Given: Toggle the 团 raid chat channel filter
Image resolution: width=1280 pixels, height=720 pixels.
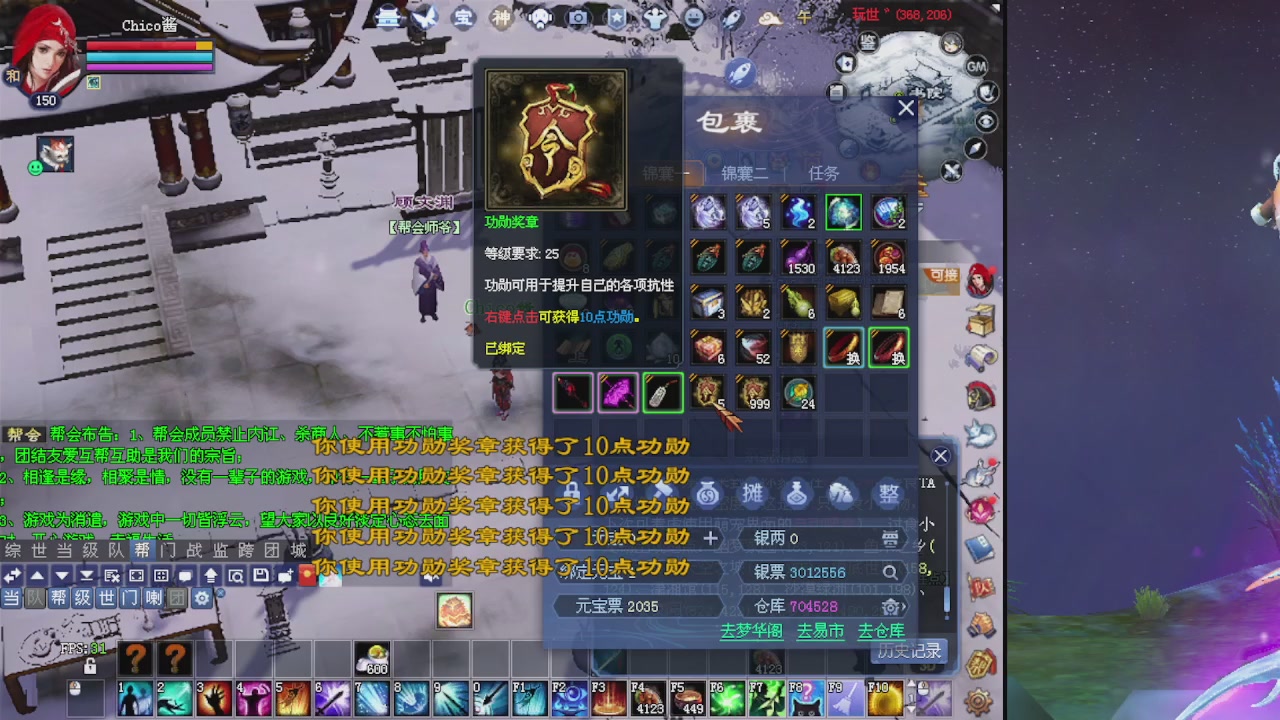Looking at the screenshot, I should pos(178,598).
